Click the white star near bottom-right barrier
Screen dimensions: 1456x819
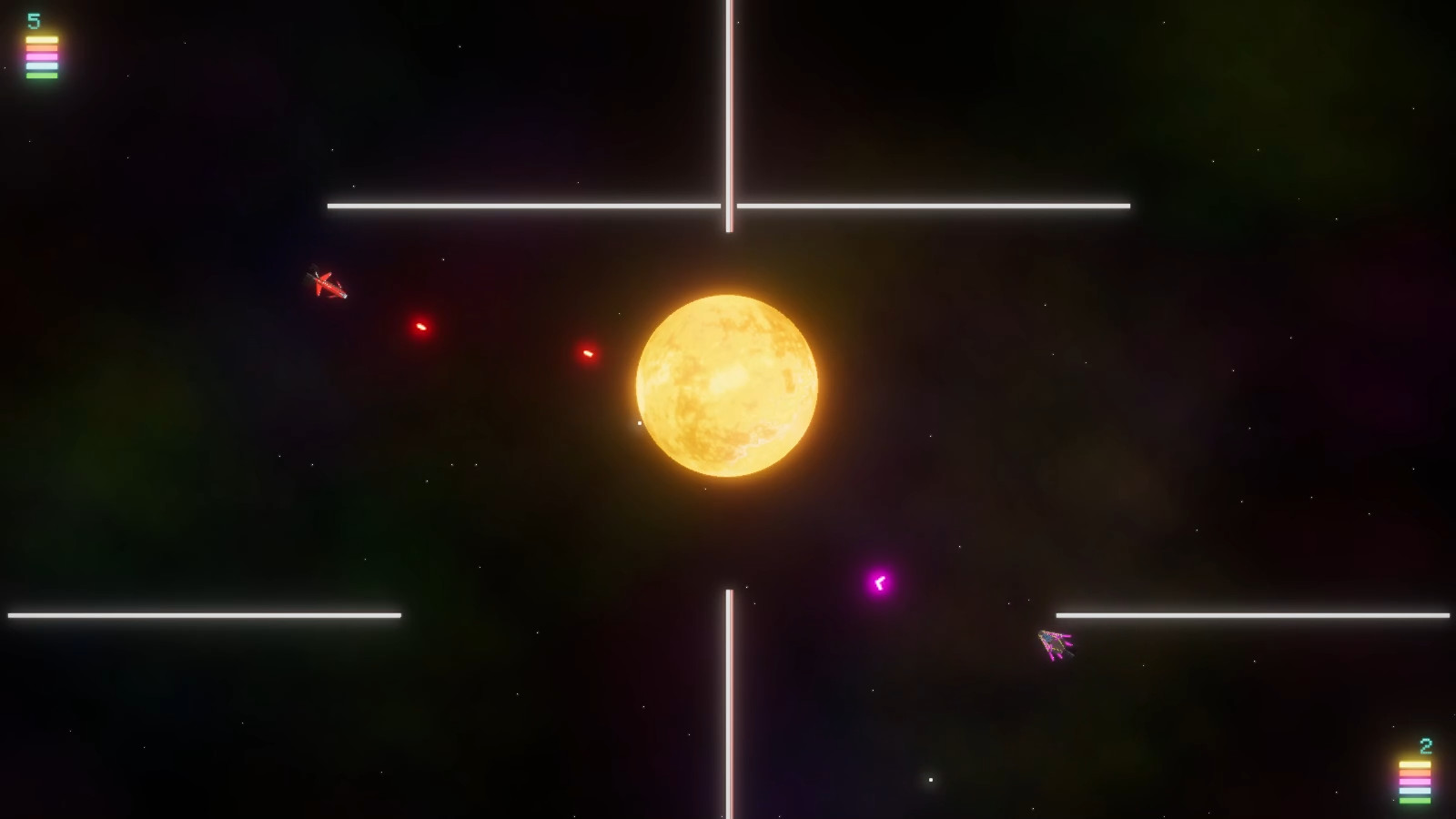click(x=931, y=779)
